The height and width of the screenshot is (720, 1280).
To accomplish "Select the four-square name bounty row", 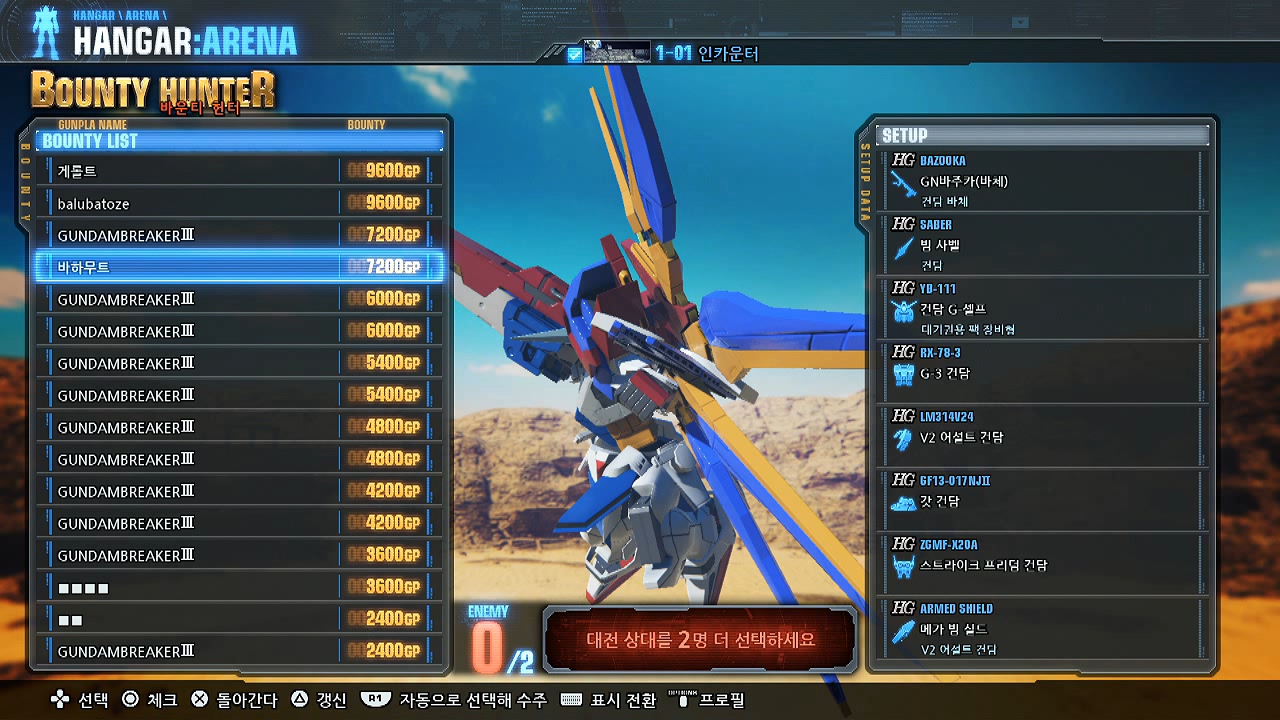I will tap(239, 587).
